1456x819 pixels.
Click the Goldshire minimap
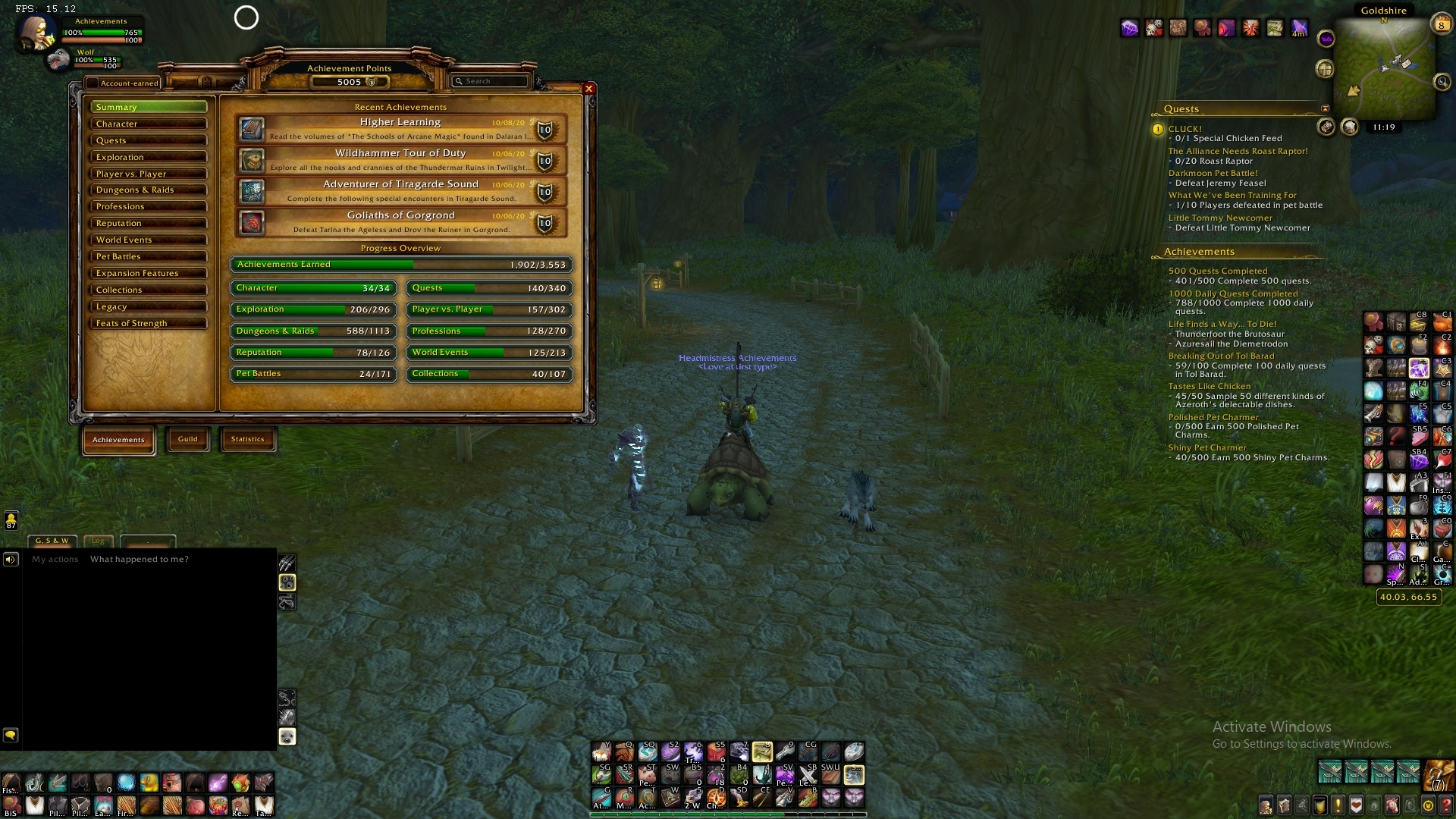1384,68
